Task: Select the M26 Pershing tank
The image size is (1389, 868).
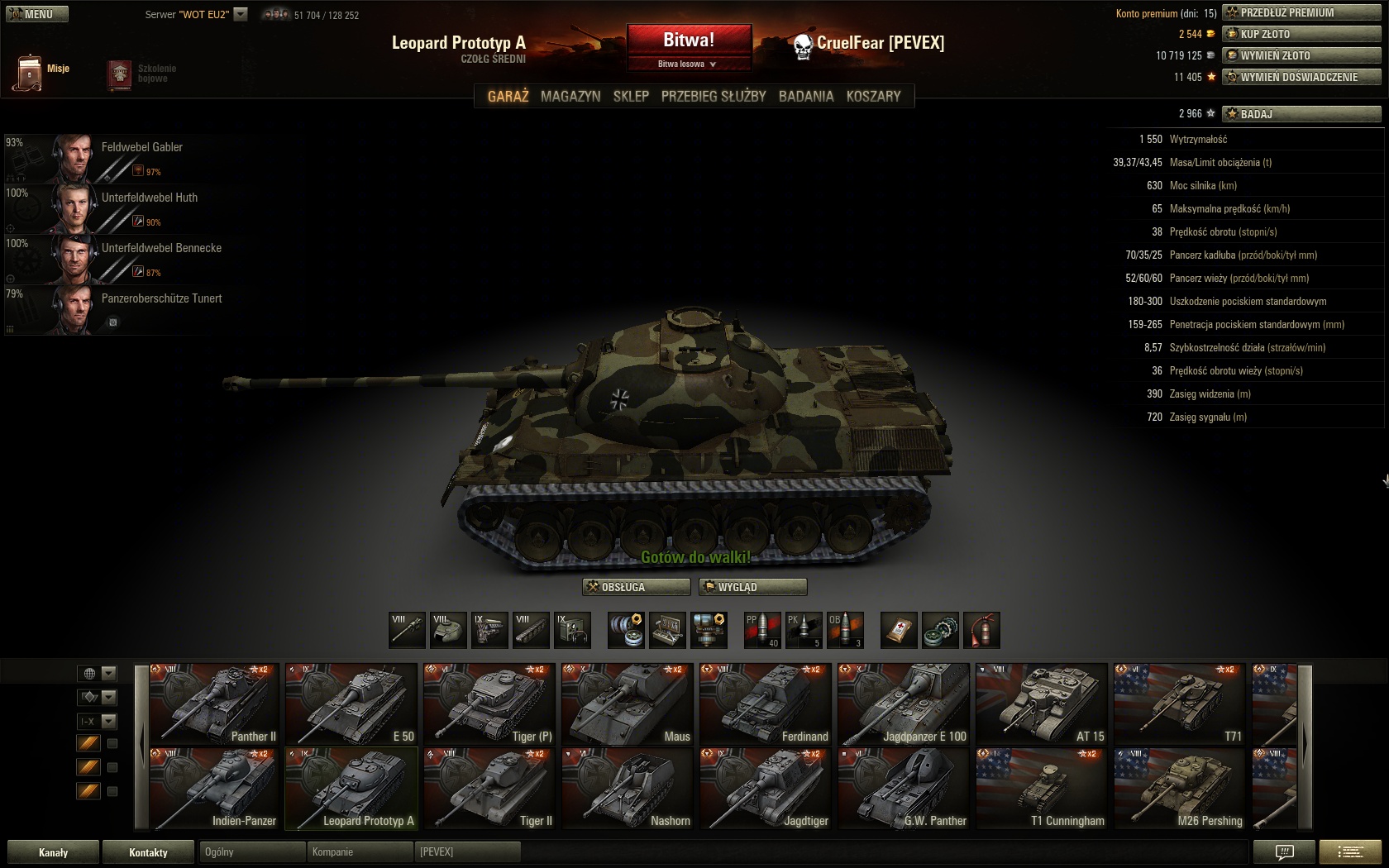Action: click(1179, 789)
